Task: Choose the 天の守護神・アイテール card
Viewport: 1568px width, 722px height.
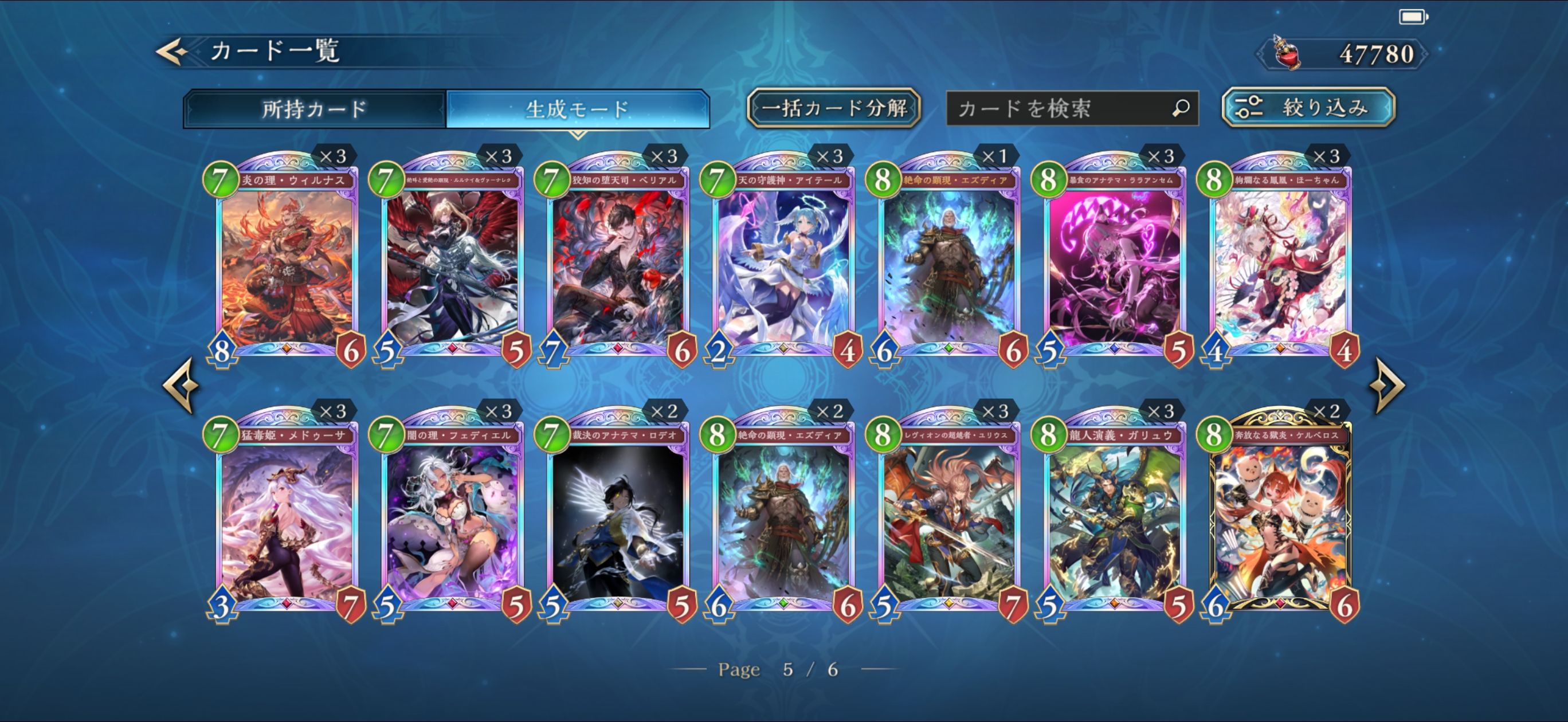Action: pyautogui.click(x=783, y=262)
